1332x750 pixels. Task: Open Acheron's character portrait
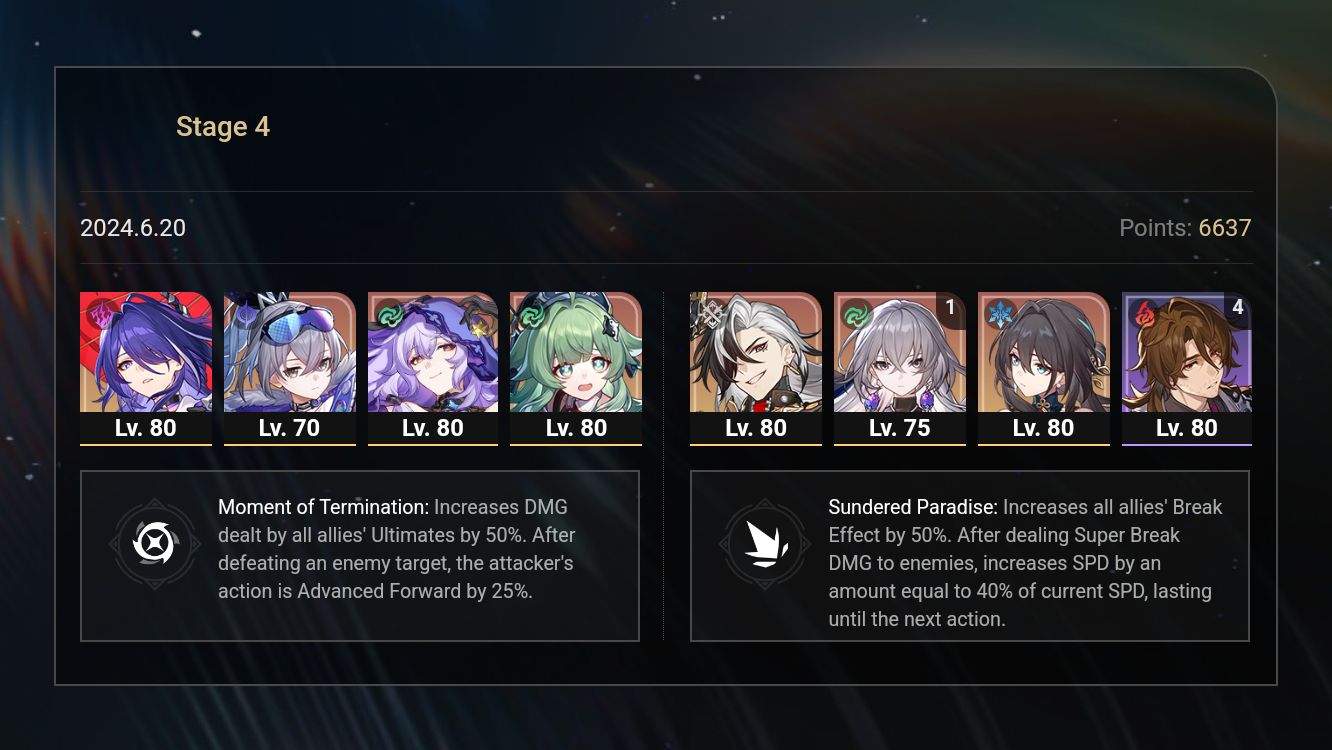pos(146,355)
